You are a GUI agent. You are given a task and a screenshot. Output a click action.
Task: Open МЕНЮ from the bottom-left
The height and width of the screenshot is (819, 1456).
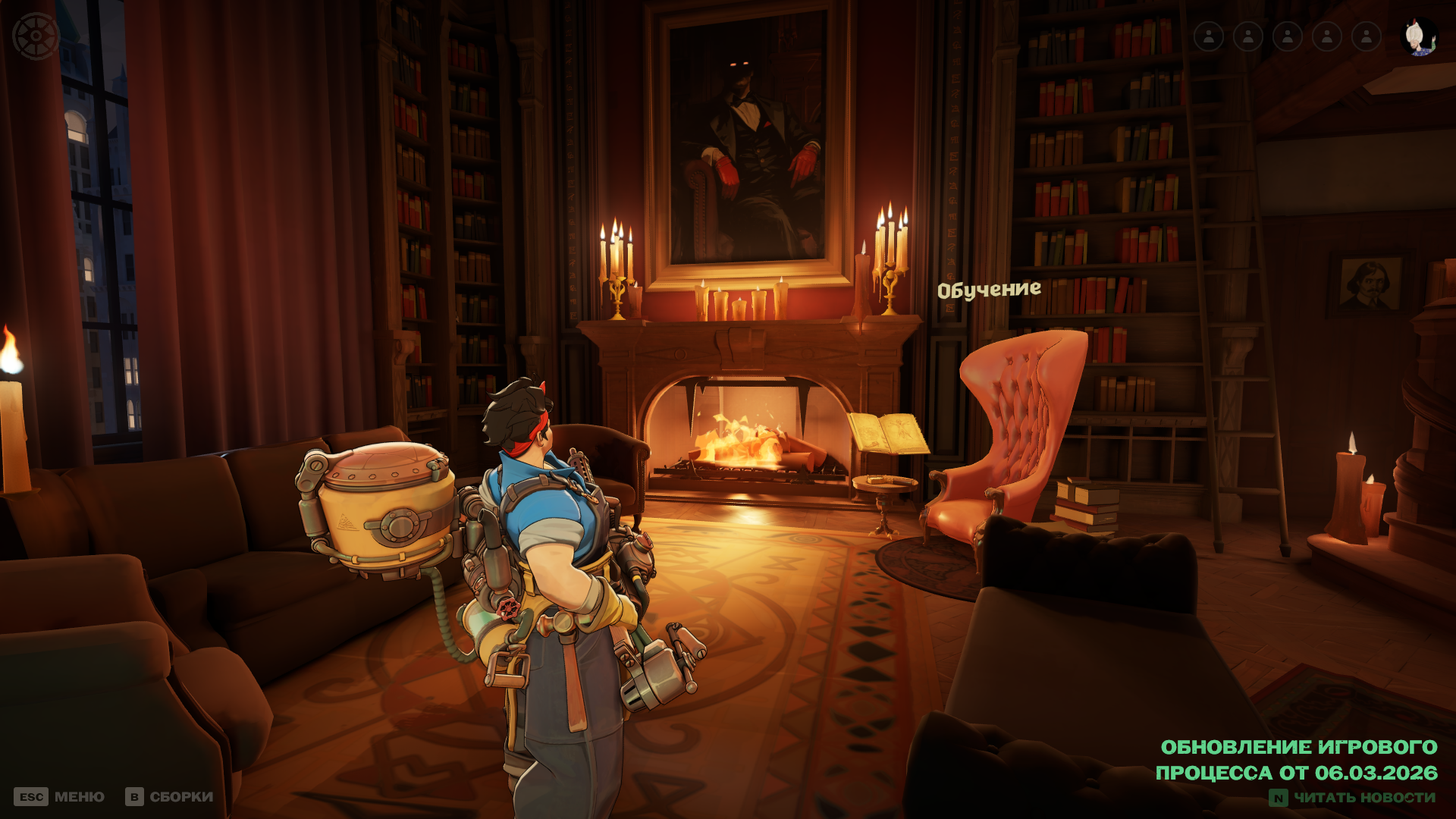pos(80,797)
